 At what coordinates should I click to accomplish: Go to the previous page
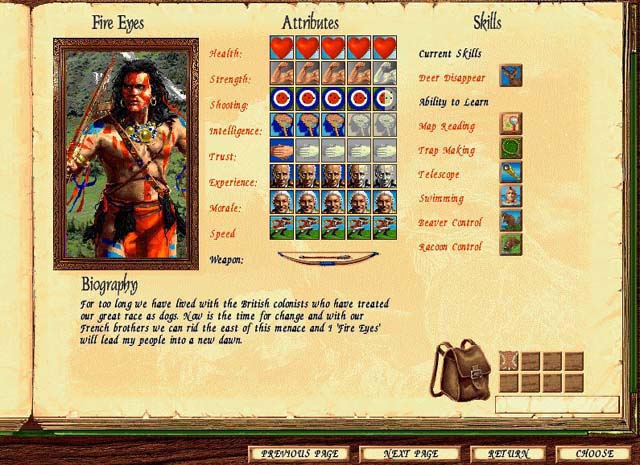point(298,453)
